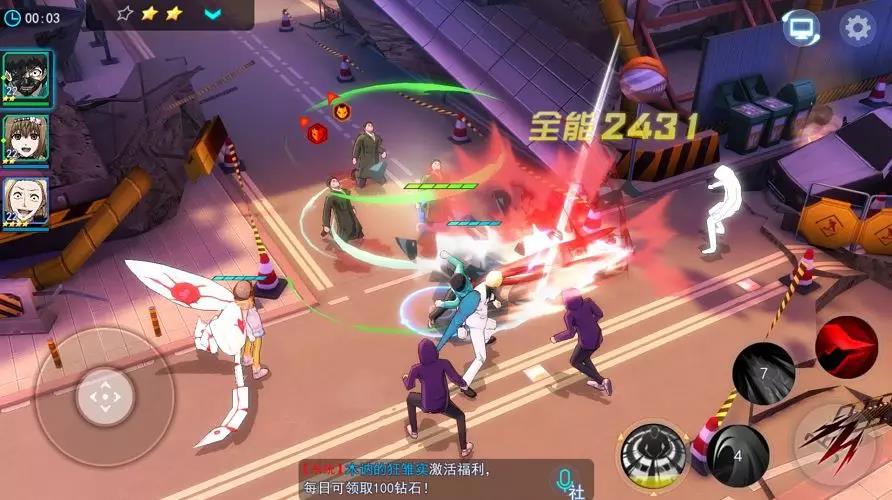892x500 pixels.
Task: Select the black-haired masked character portrait
Action: pos(25,76)
